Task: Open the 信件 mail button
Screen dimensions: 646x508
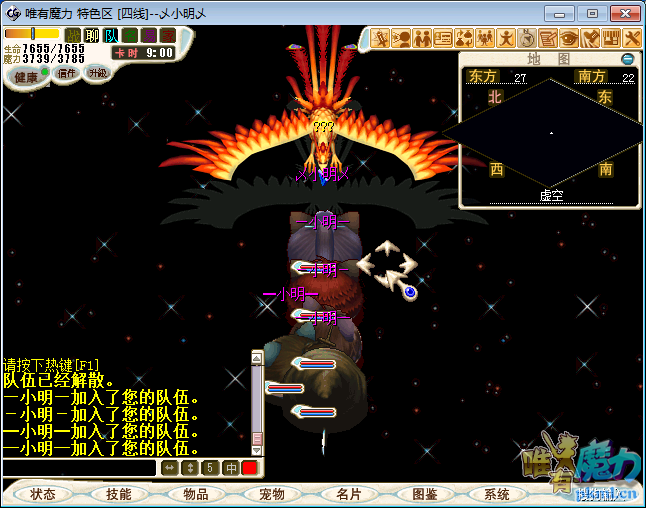Action: point(67,73)
